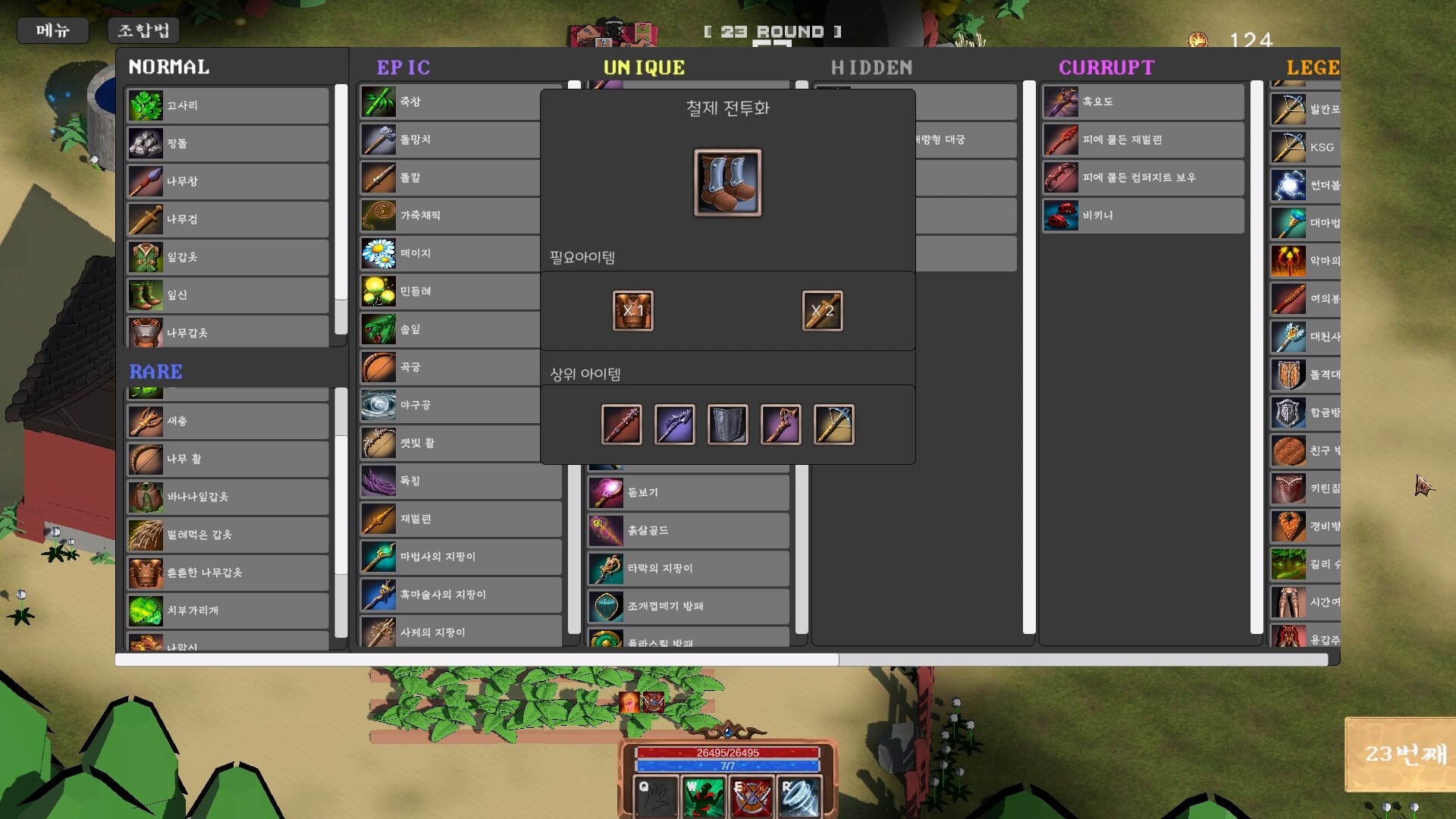Click the 철제 전투화 boots icon in the dialog
Image resolution: width=1456 pixels, height=819 pixels.
(x=726, y=183)
